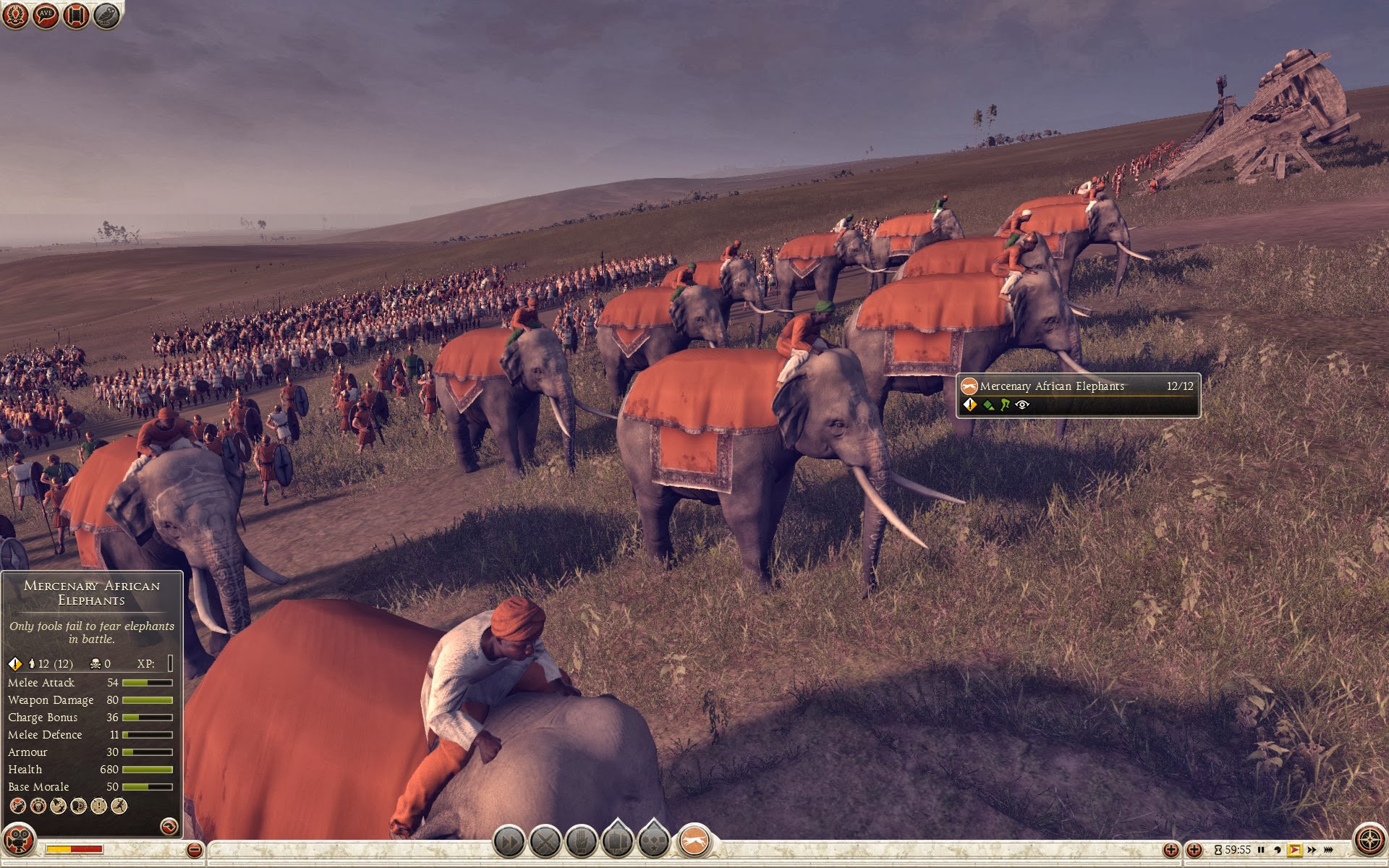Viewport: 1389px width, 868px height.
Task: Open the compass tactical map button
Action: [x=1369, y=841]
